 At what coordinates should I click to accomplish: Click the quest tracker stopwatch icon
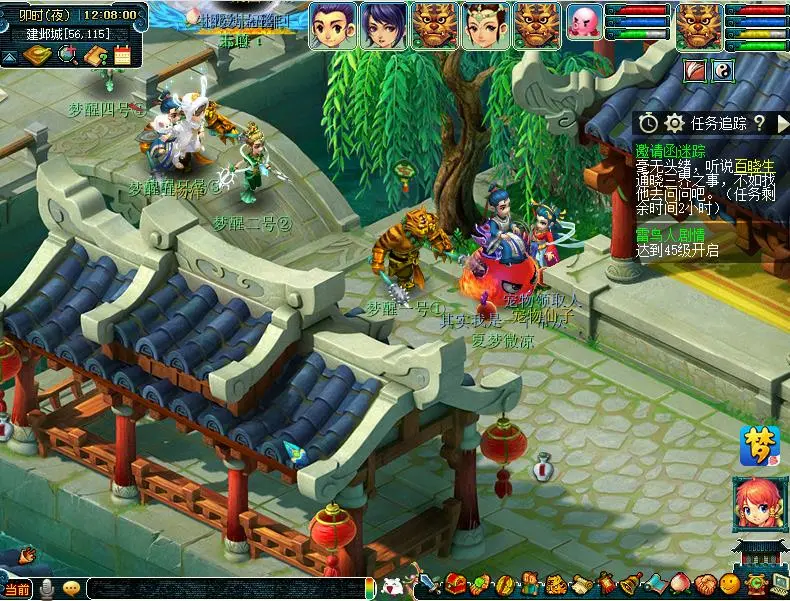point(649,123)
